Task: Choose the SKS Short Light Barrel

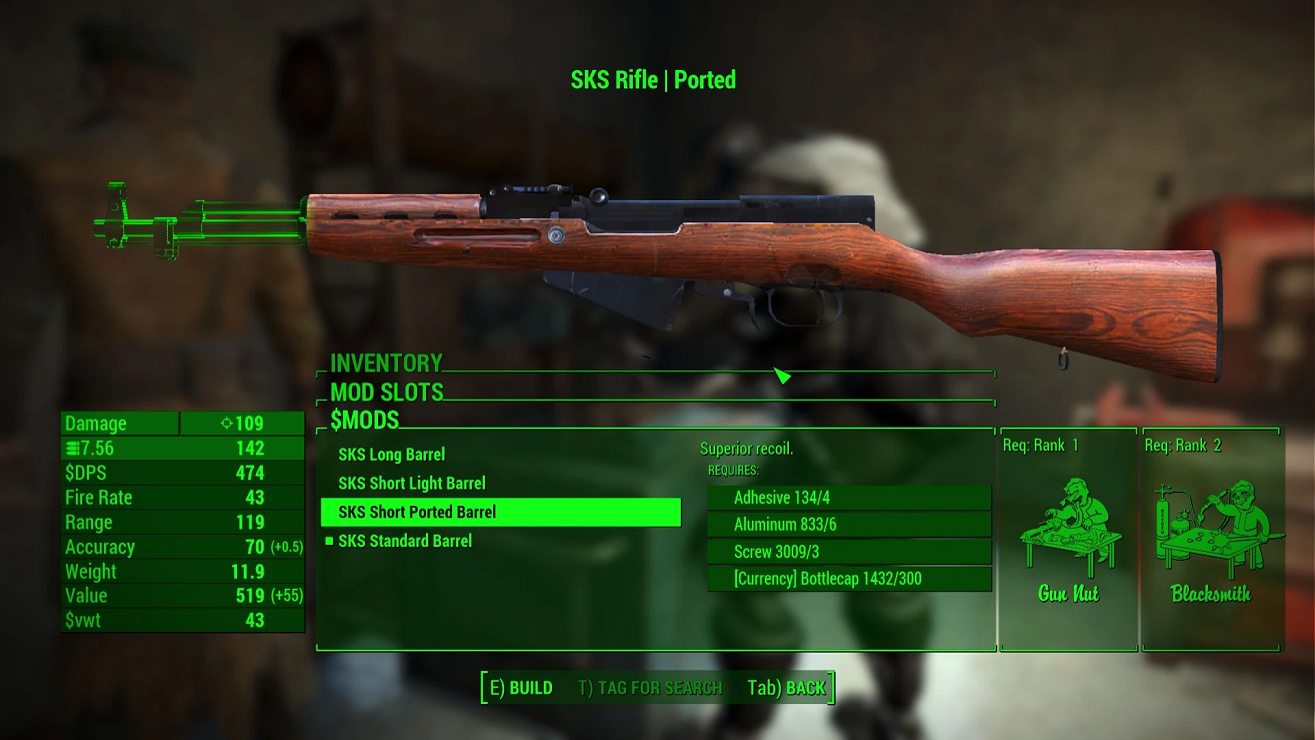Action: click(x=412, y=484)
